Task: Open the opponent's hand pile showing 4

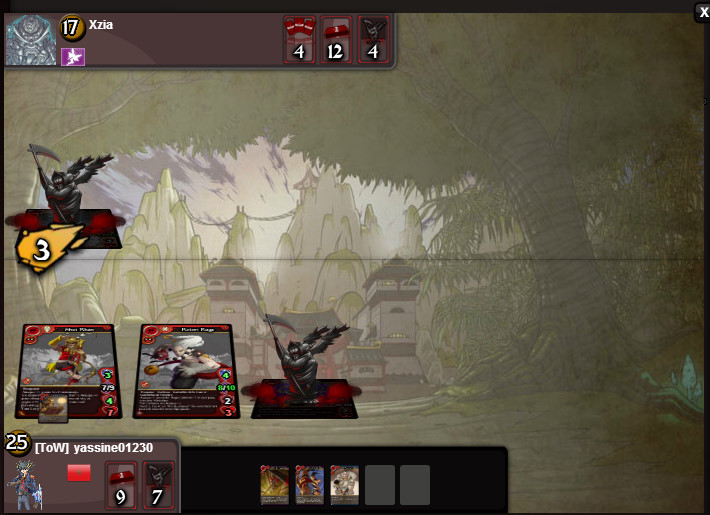Action: point(299,40)
